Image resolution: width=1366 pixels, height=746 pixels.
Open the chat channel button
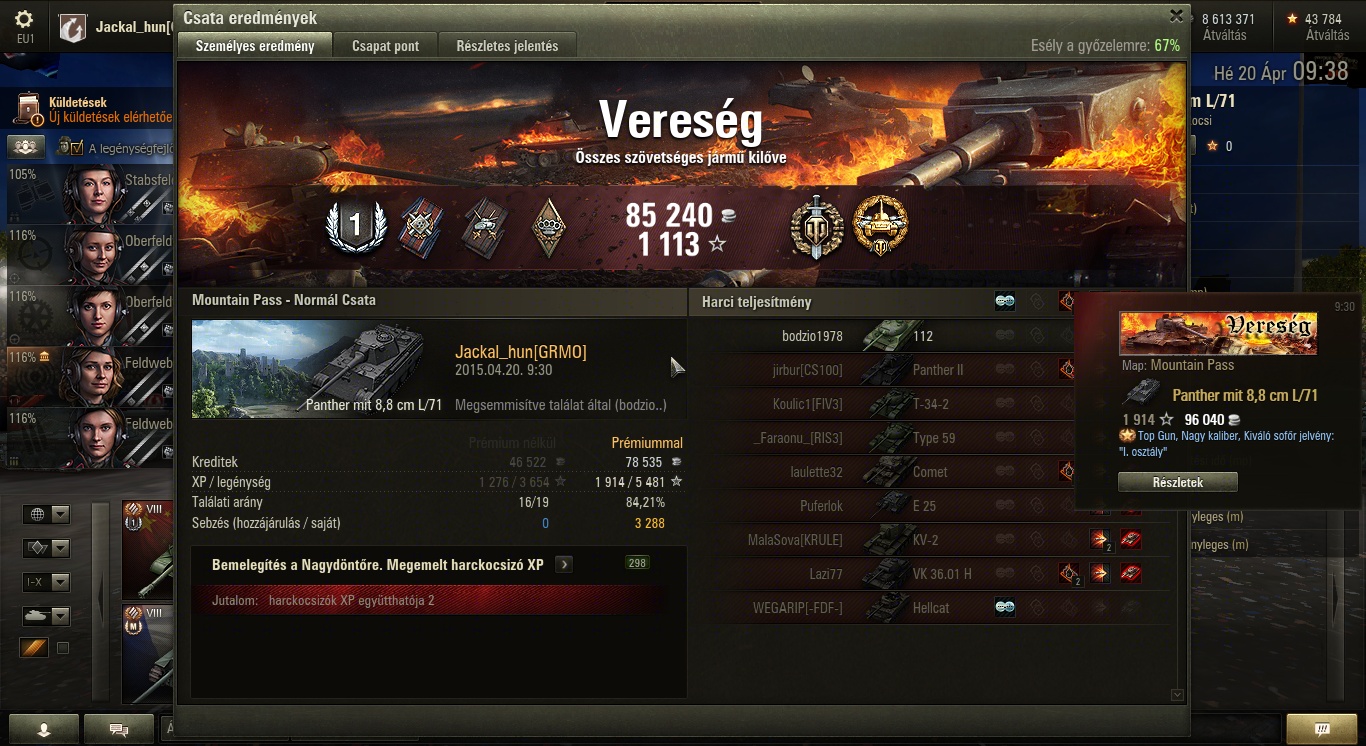(x=118, y=729)
